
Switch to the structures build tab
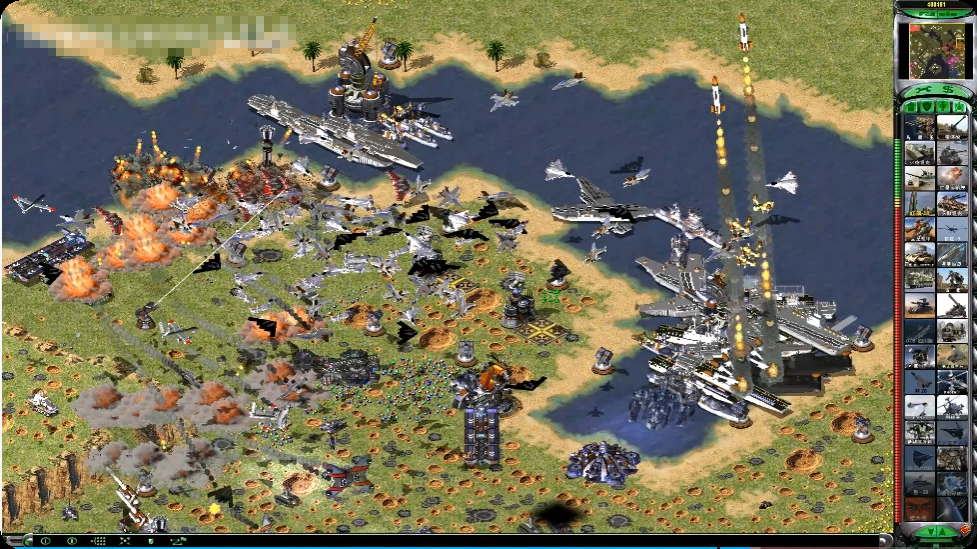tap(911, 106)
